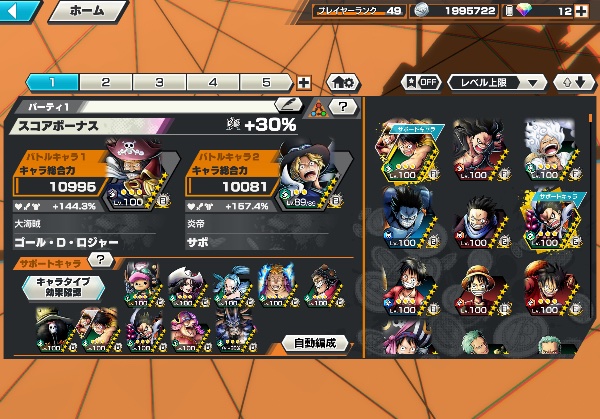600x419 pixels.
Task: Clear character type effect with キャラタイプ button
Action: (64, 287)
